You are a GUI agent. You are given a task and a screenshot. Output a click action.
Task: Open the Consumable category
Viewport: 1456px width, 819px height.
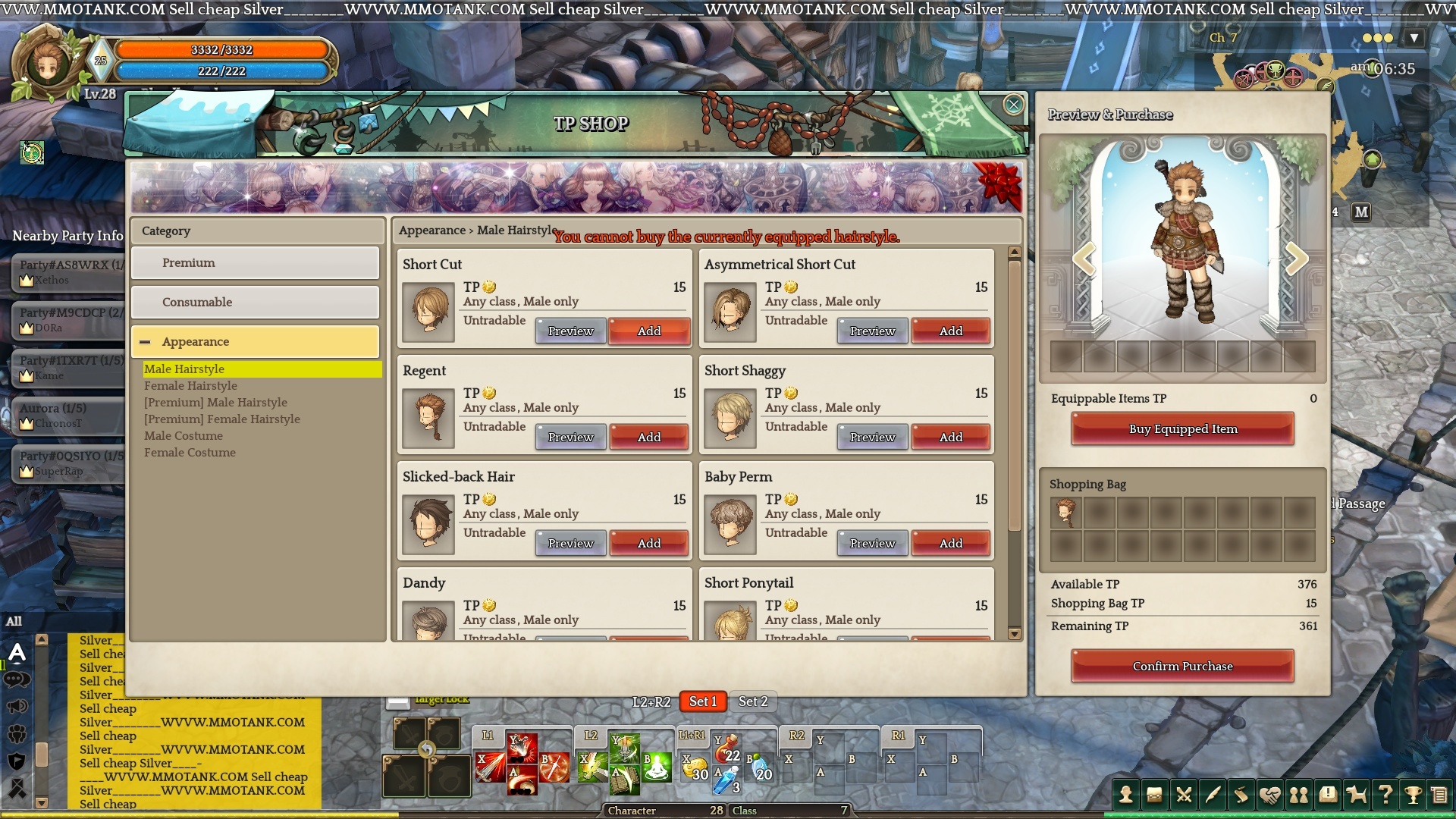(255, 302)
